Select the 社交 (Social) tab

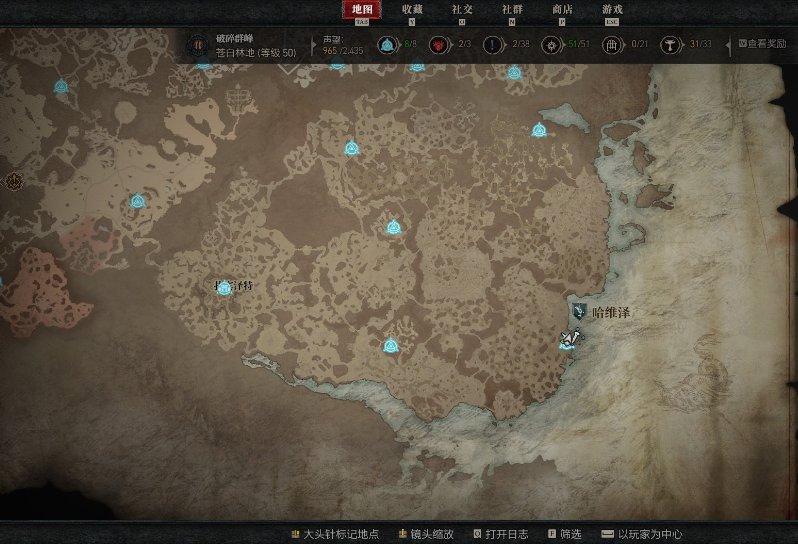[462, 10]
